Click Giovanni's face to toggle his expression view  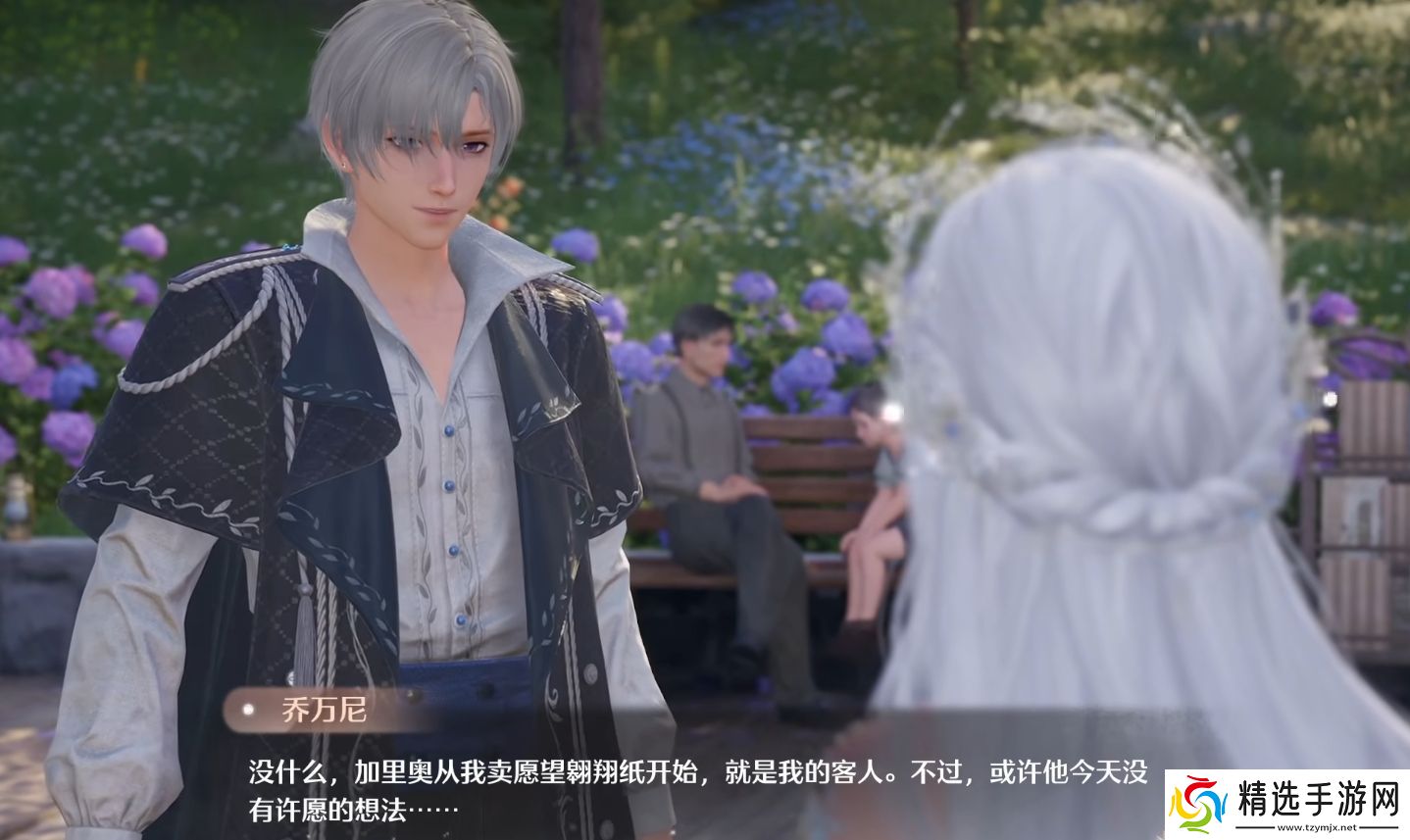click(x=431, y=176)
